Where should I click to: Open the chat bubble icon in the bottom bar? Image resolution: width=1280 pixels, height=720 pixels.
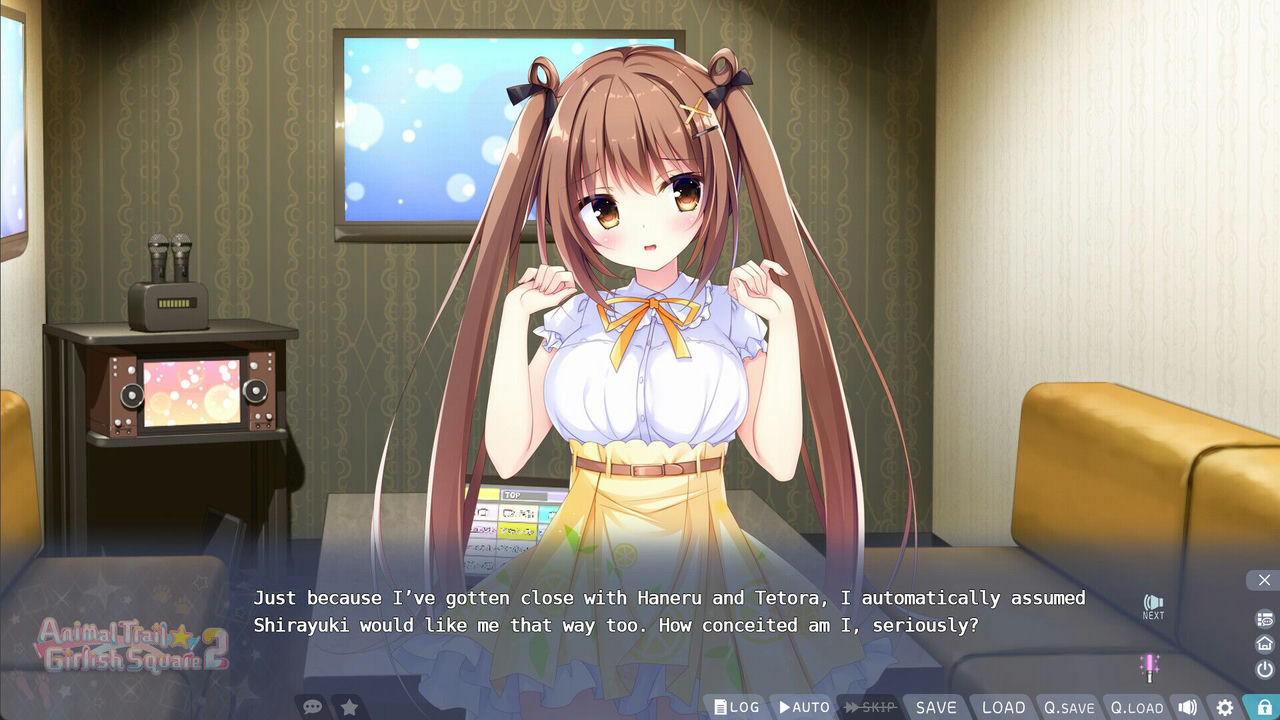(313, 706)
